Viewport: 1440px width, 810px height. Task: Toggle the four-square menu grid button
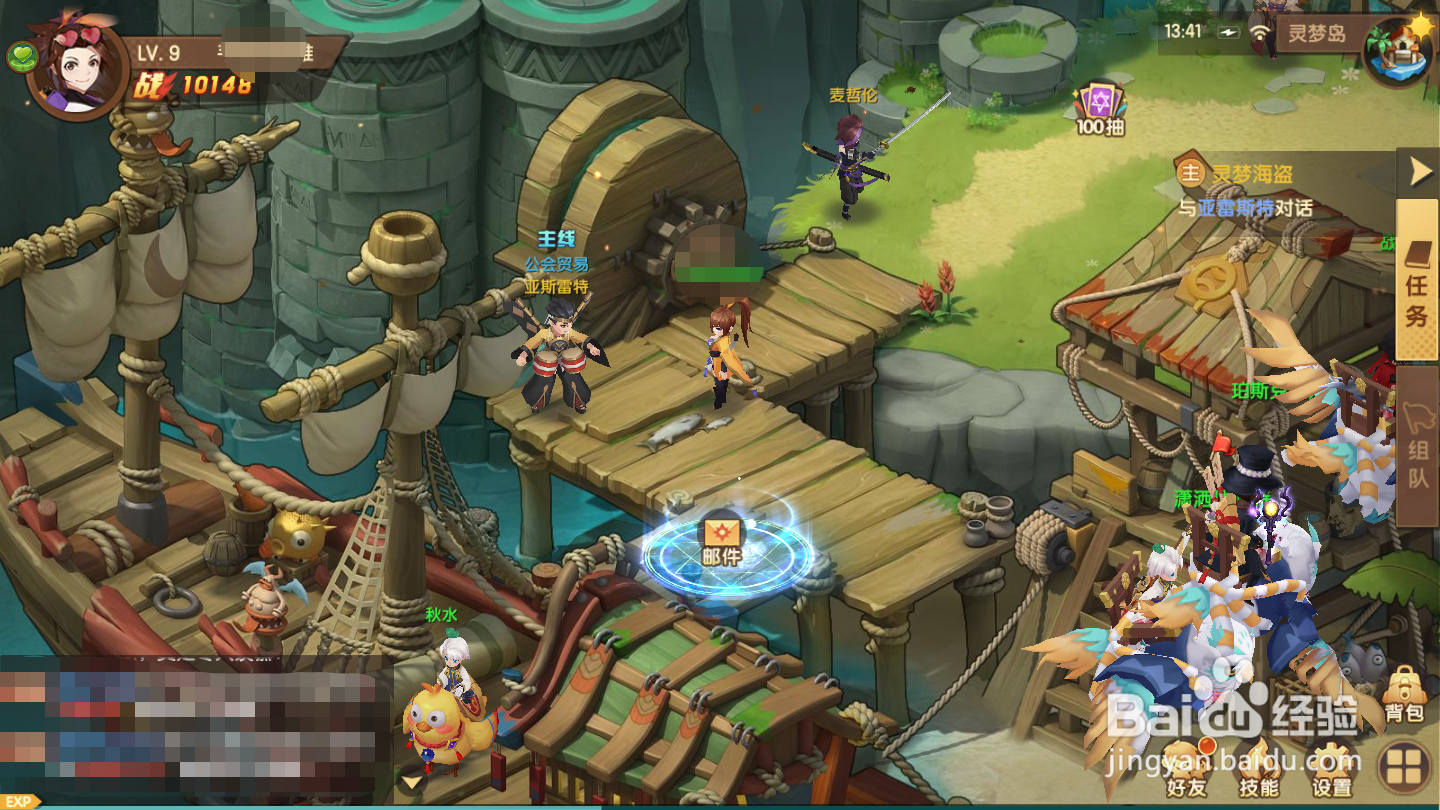tap(1405, 768)
